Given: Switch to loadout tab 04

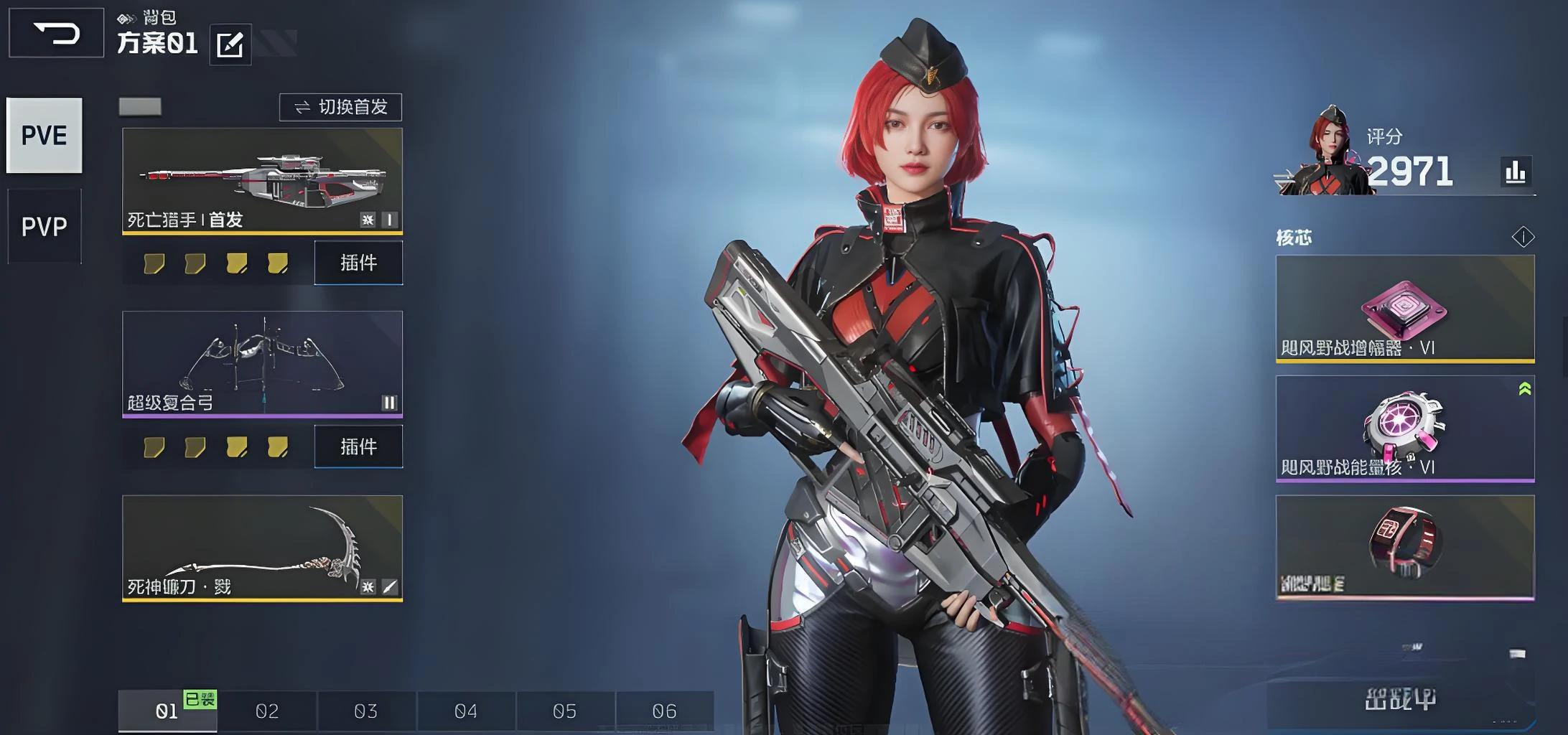Looking at the screenshot, I should pos(466,711).
